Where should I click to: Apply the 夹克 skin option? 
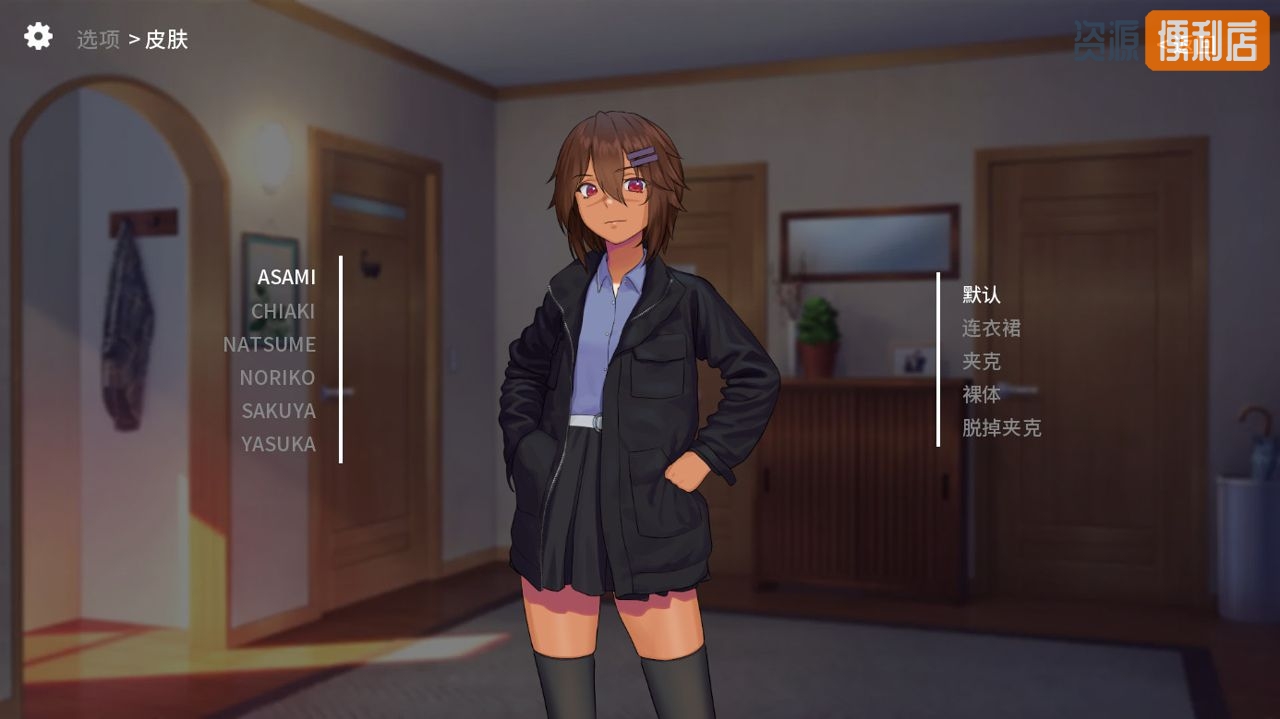click(x=981, y=361)
